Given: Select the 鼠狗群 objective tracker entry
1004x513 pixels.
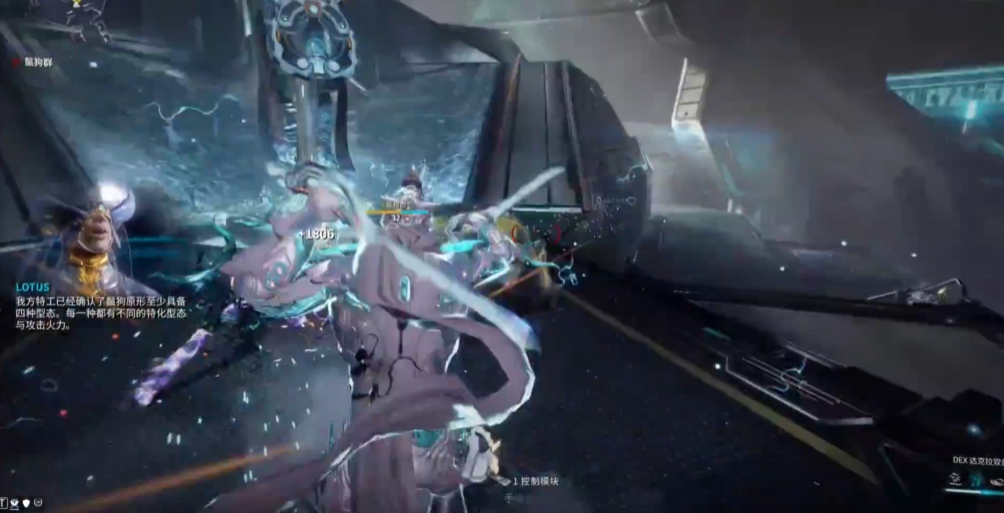Looking at the screenshot, I should point(36,62).
